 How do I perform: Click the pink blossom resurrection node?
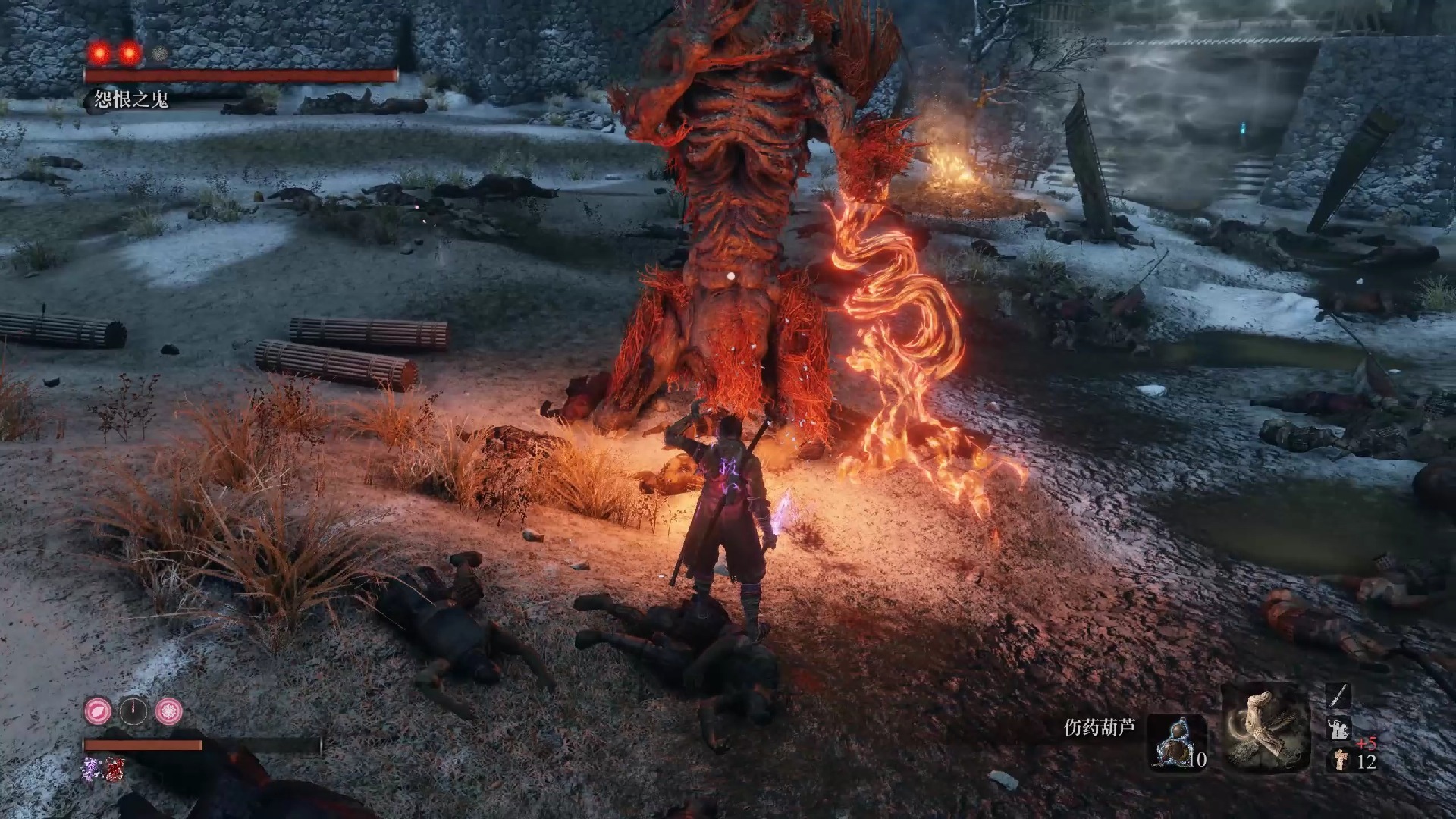[168, 711]
